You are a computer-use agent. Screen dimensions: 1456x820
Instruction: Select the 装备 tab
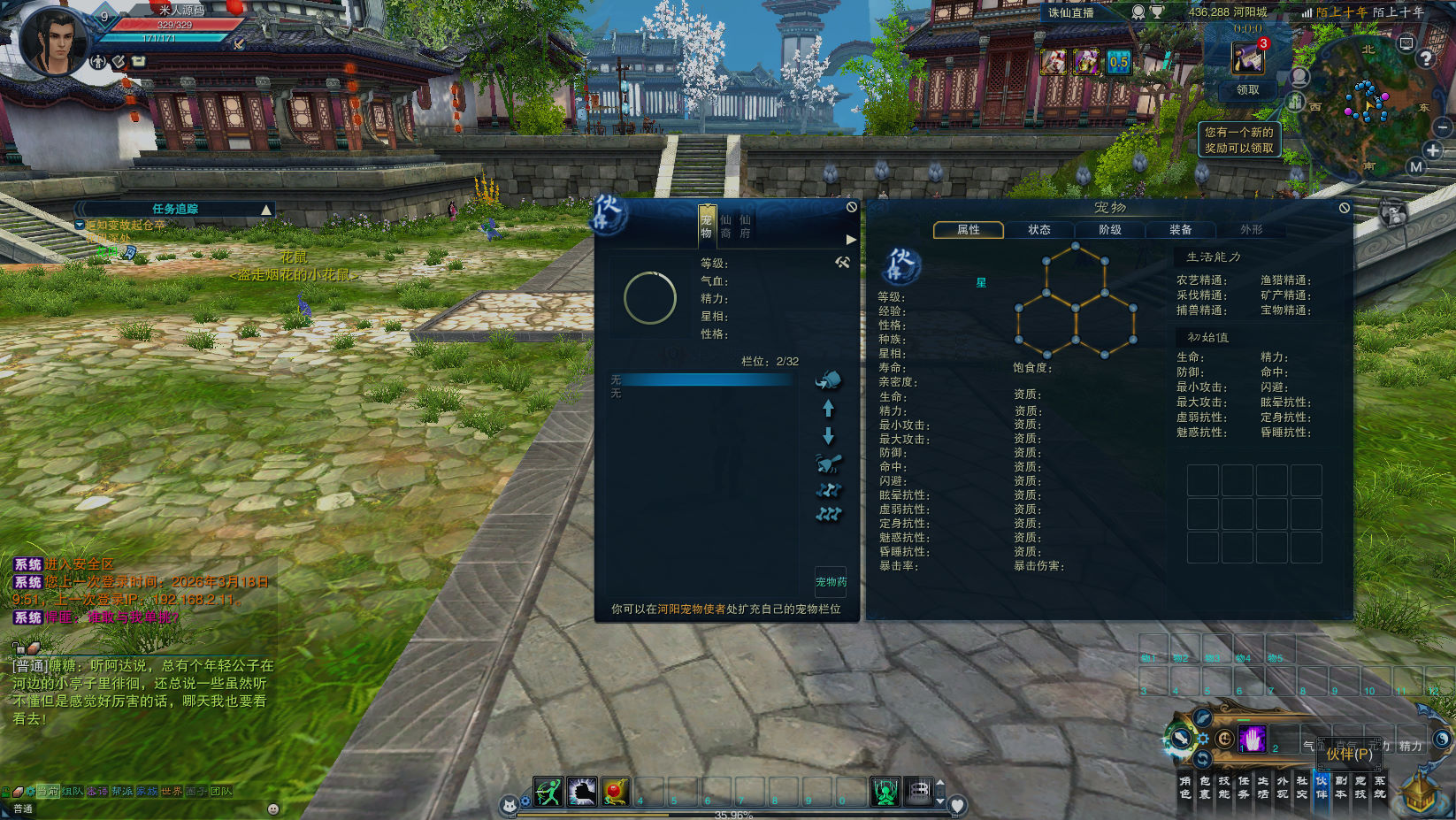click(x=1180, y=230)
